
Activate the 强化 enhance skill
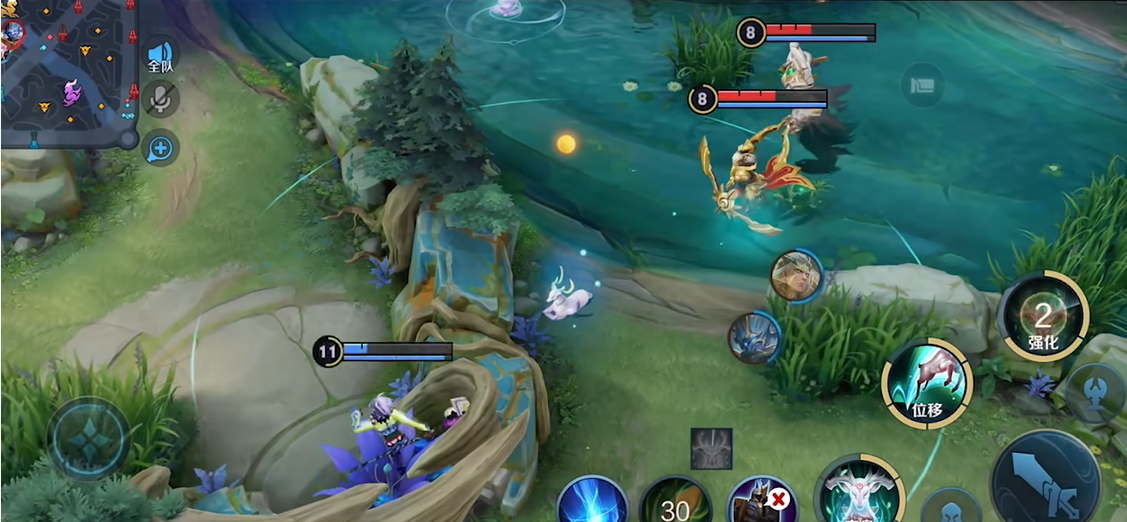click(1043, 320)
